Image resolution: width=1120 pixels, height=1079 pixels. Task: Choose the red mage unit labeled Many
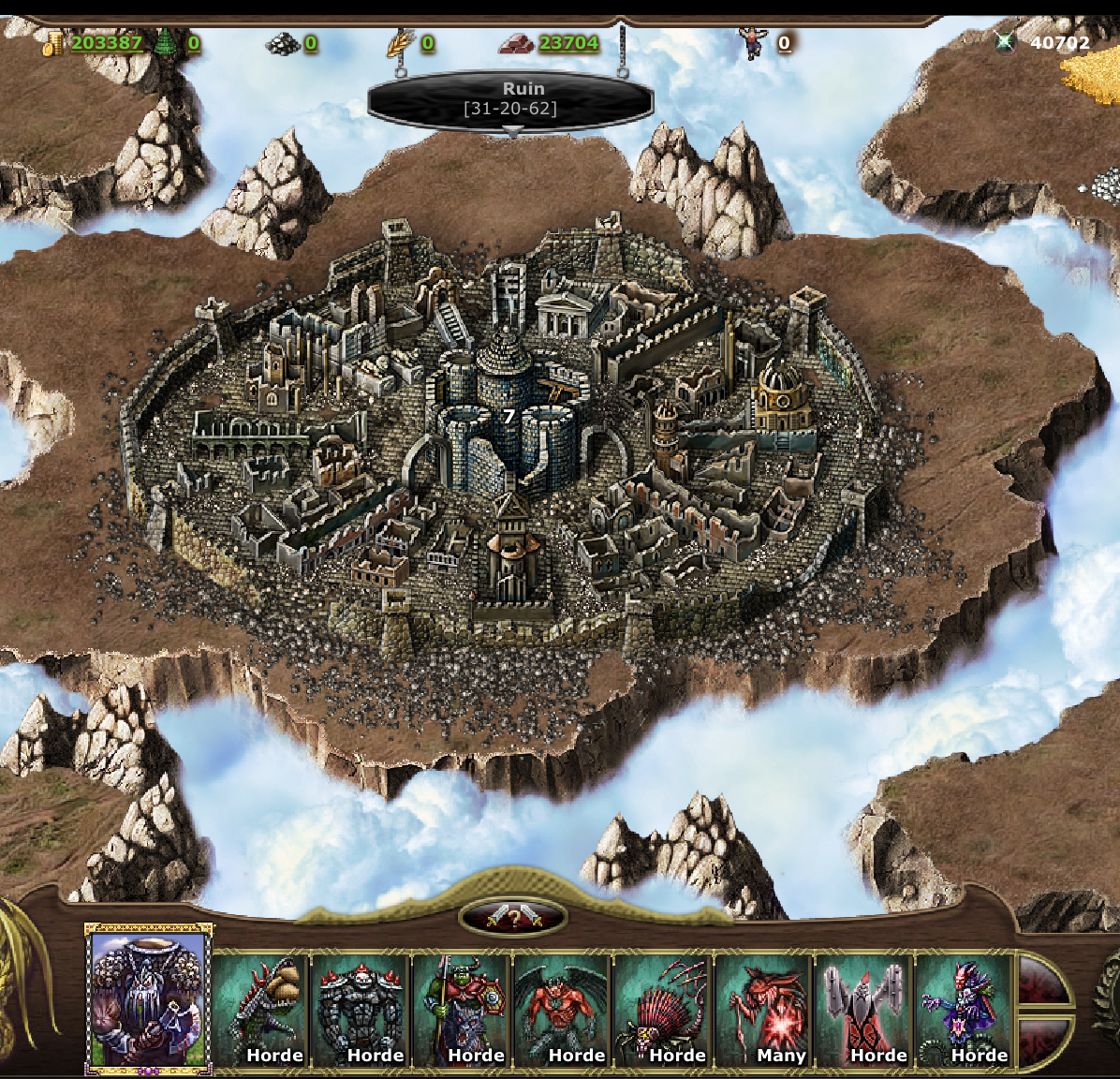point(764,1010)
